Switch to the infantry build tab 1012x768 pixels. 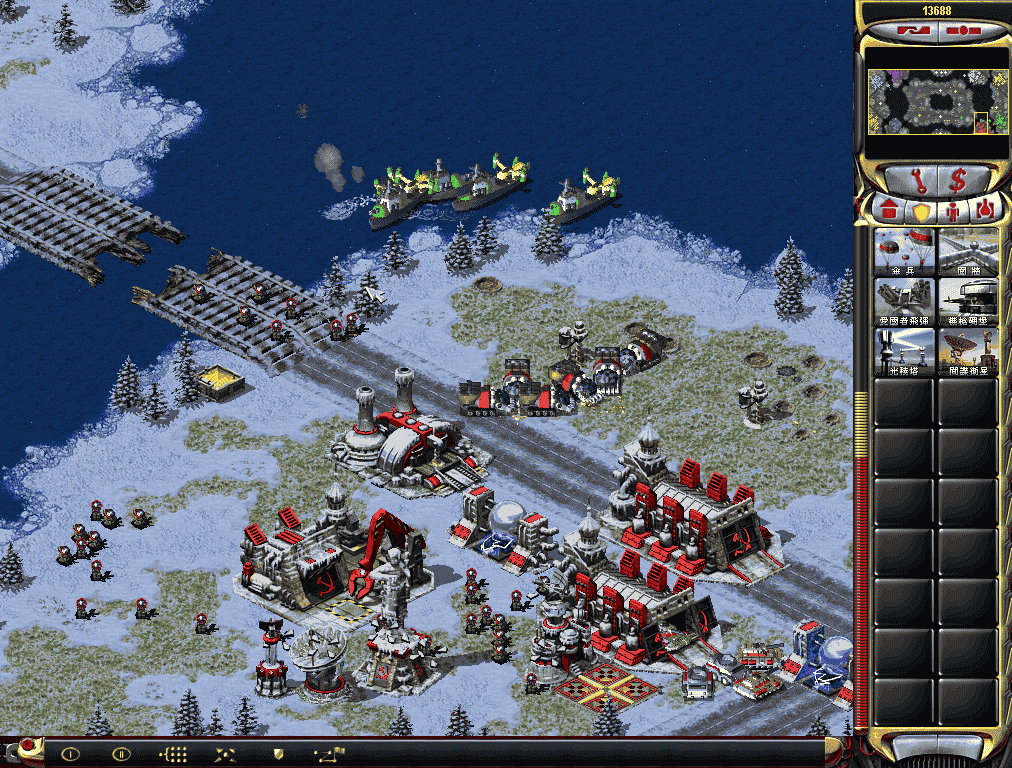[953, 211]
